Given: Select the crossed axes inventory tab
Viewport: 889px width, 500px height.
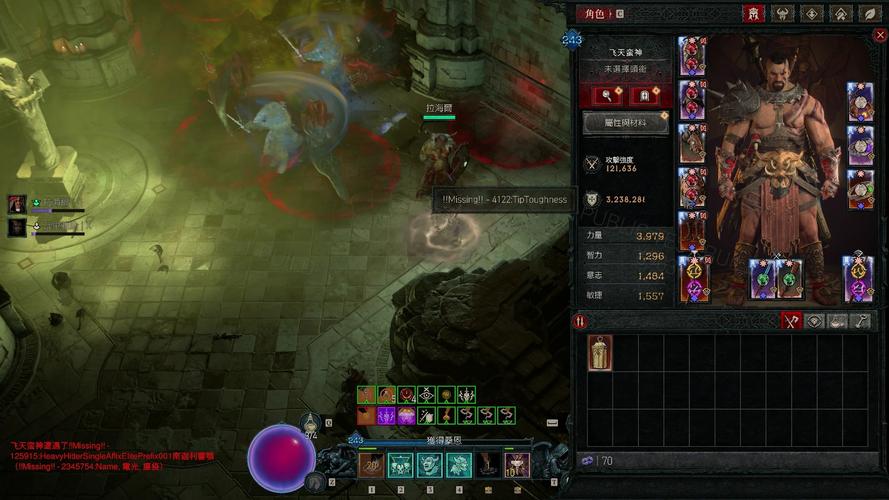Looking at the screenshot, I should click(x=792, y=321).
